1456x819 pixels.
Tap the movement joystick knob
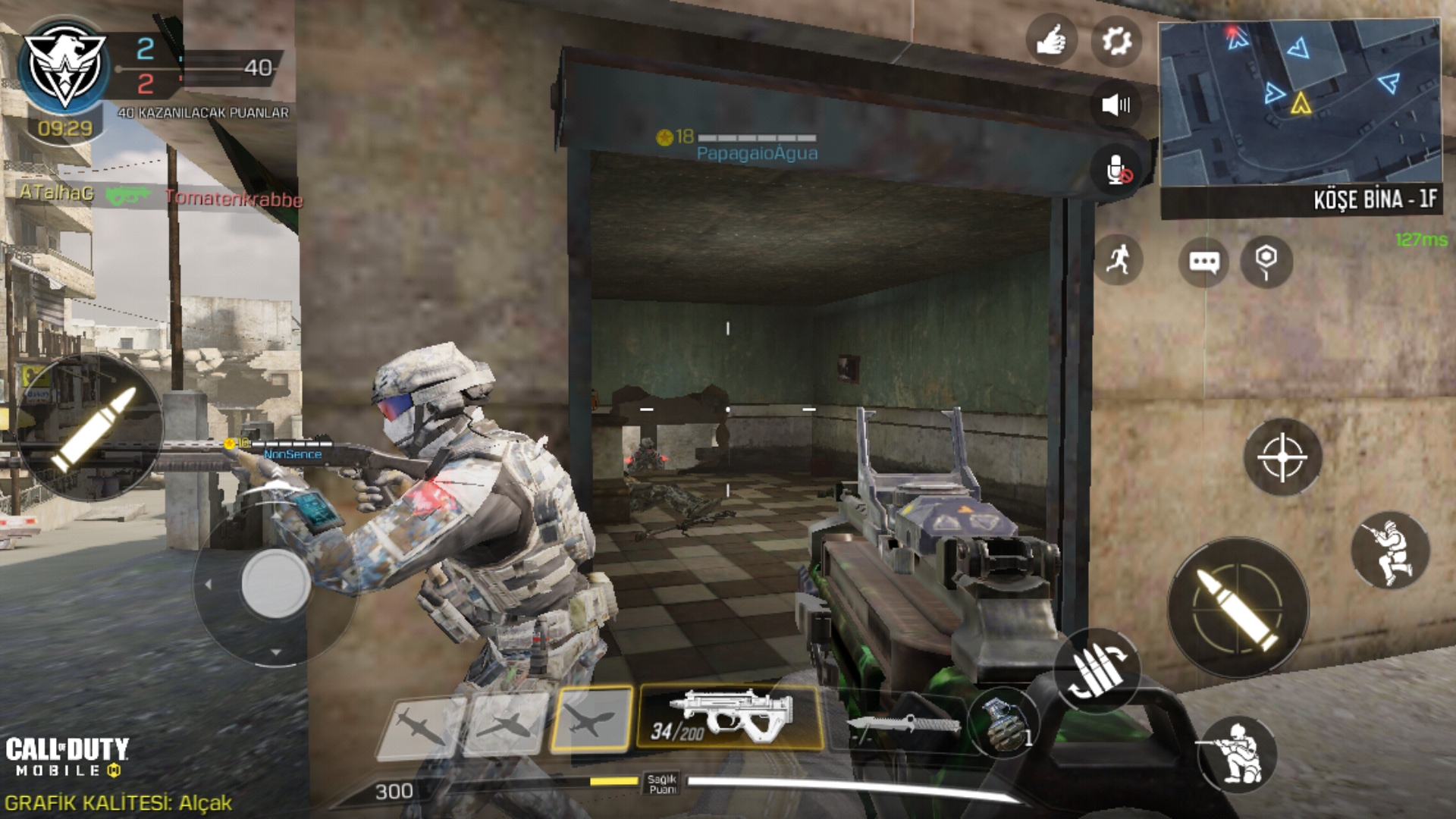275,584
